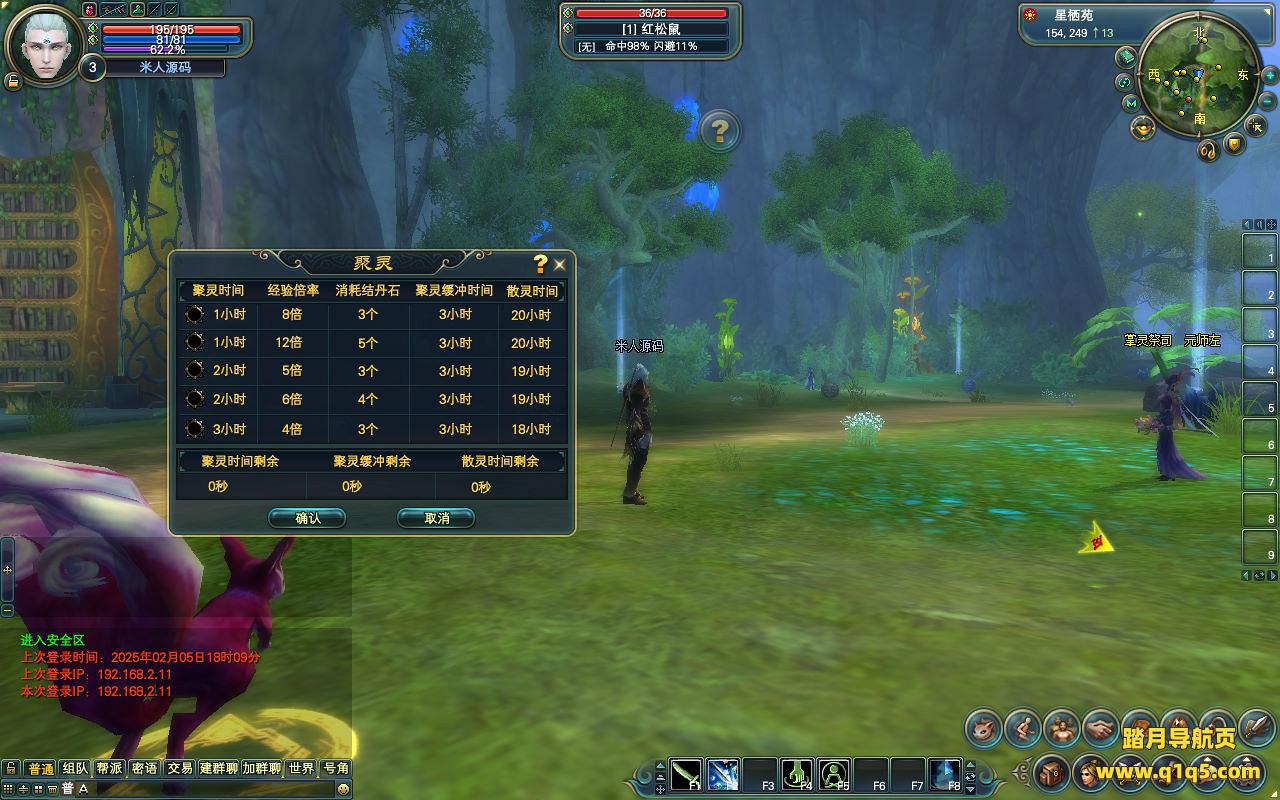The image size is (1280, 800).
Task: Open the chat emoji smiley picker
Action: pos(343,789)
